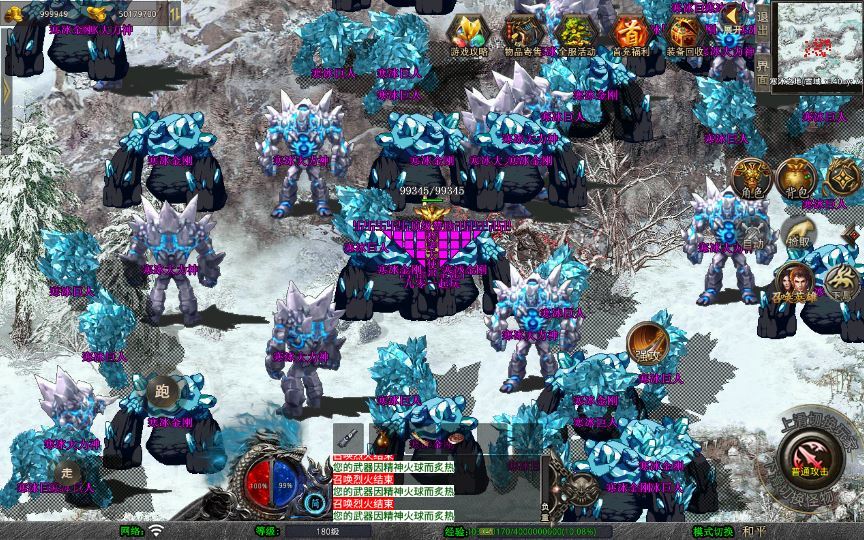Activate the 强攻 forced attack button
This screenshot has width=864, height=540.
[x=645, y=341]
